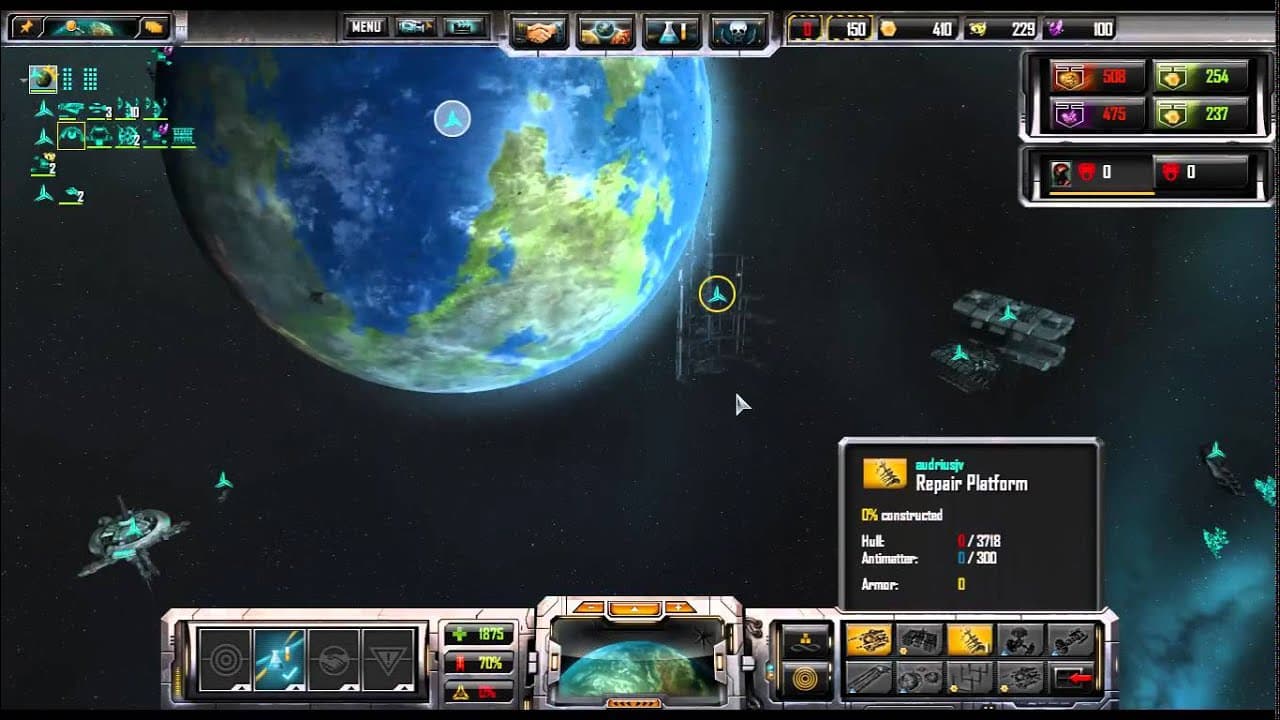Open the Pirates skull panel
The width and height of the screenshot is (1280, 720).
coord(738,28)
